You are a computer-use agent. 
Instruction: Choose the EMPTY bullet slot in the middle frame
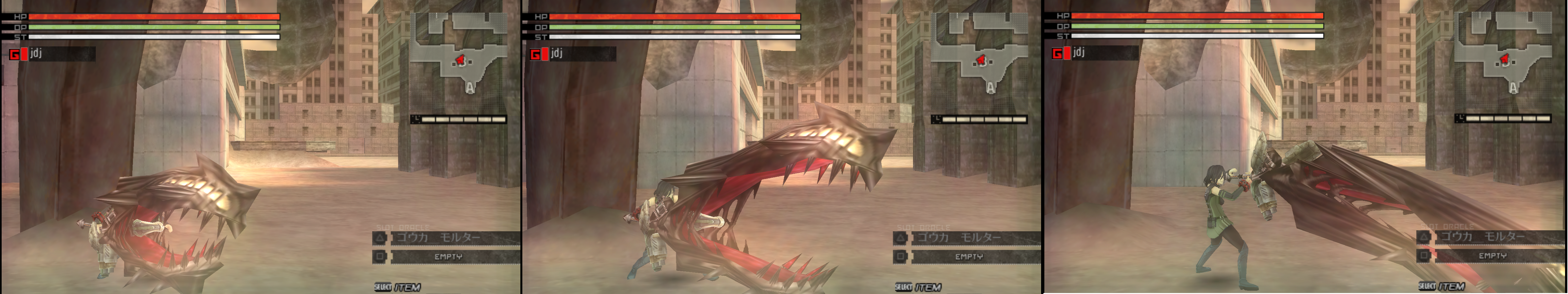point(969,257)
